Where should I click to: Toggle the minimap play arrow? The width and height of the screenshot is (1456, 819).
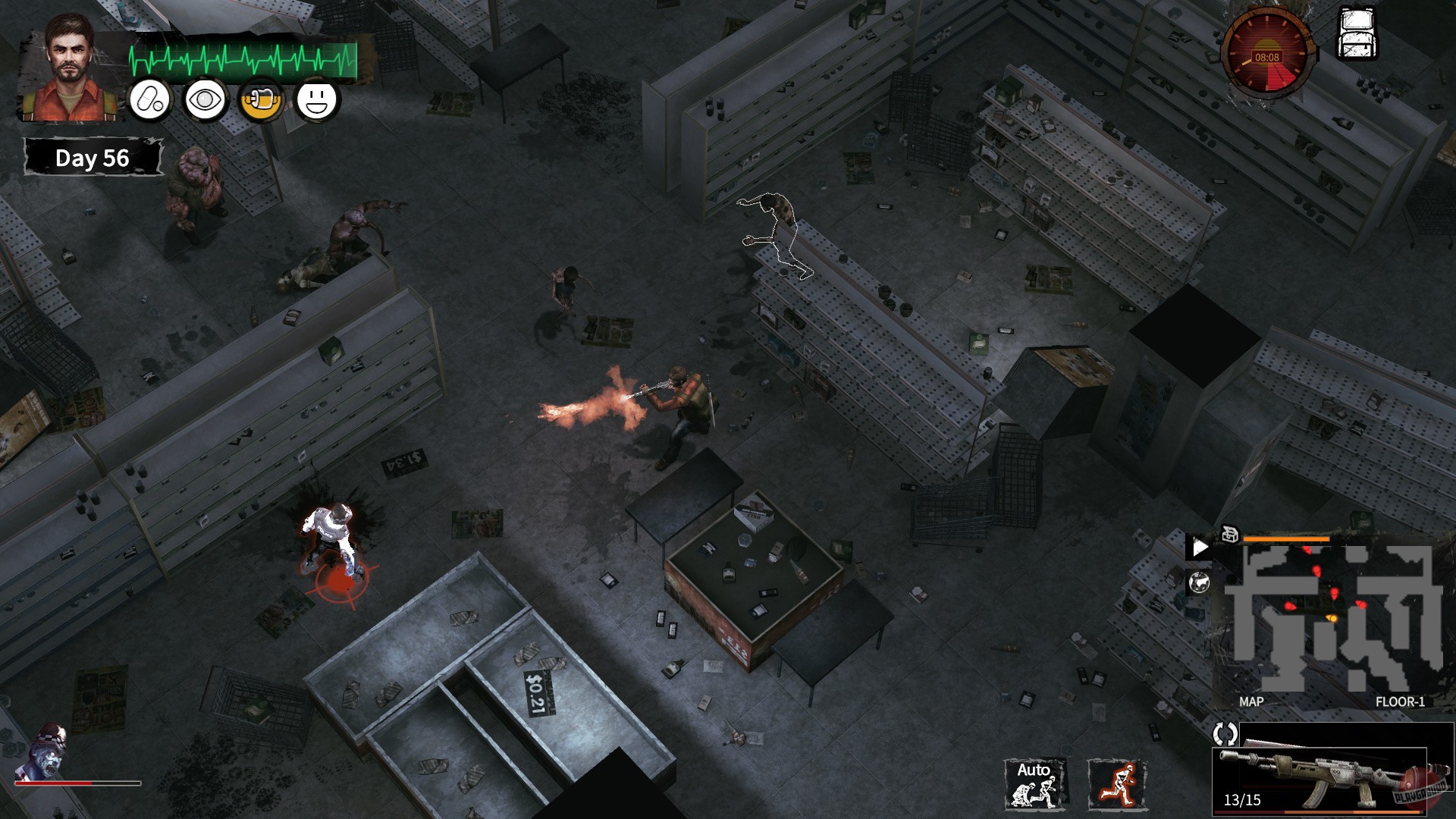pos(1200,545)
